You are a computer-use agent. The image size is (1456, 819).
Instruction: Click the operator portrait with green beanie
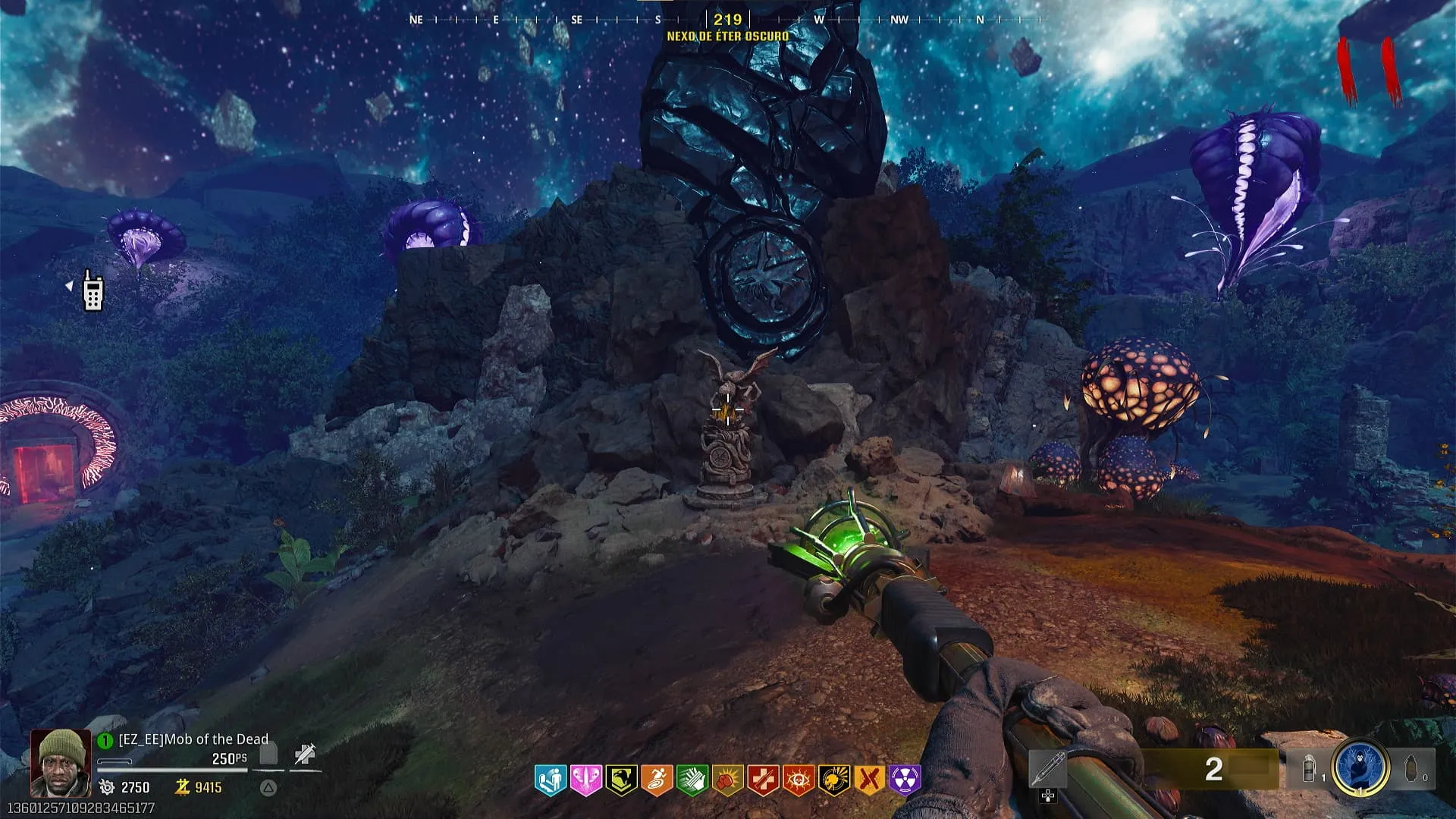(61, 762)
